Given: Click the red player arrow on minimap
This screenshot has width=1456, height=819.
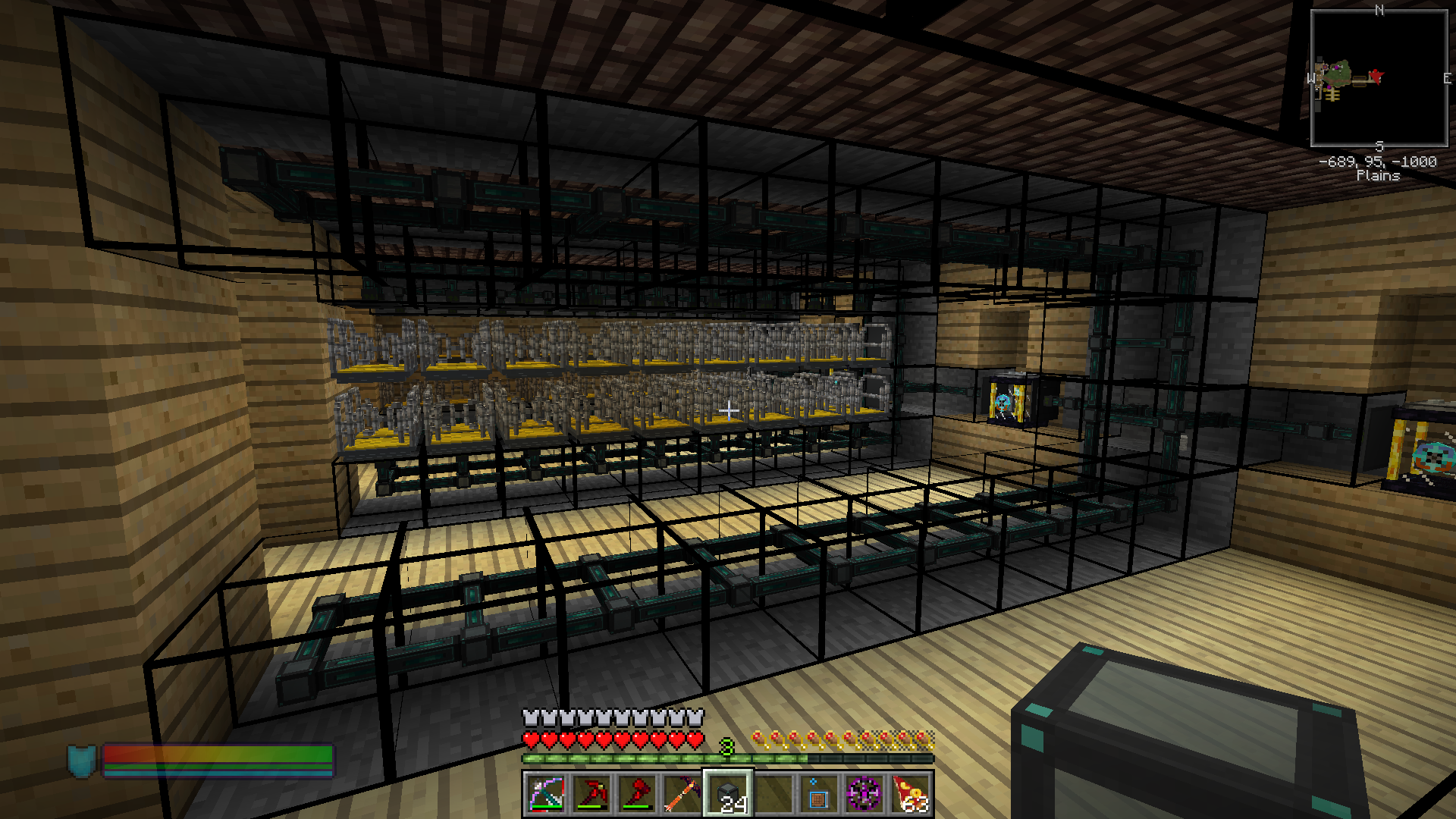Looking at the screenshot, I should pos(1375,76).
